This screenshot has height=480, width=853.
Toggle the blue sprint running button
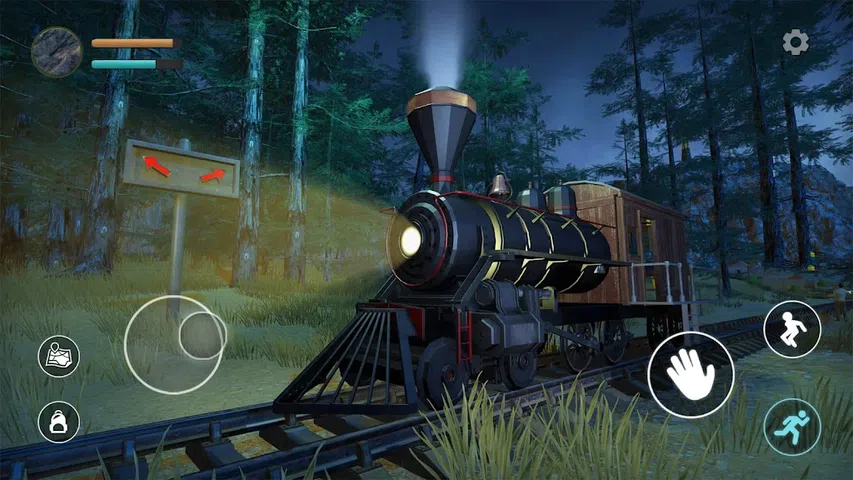pyautogui.click(x=792, y=427)
